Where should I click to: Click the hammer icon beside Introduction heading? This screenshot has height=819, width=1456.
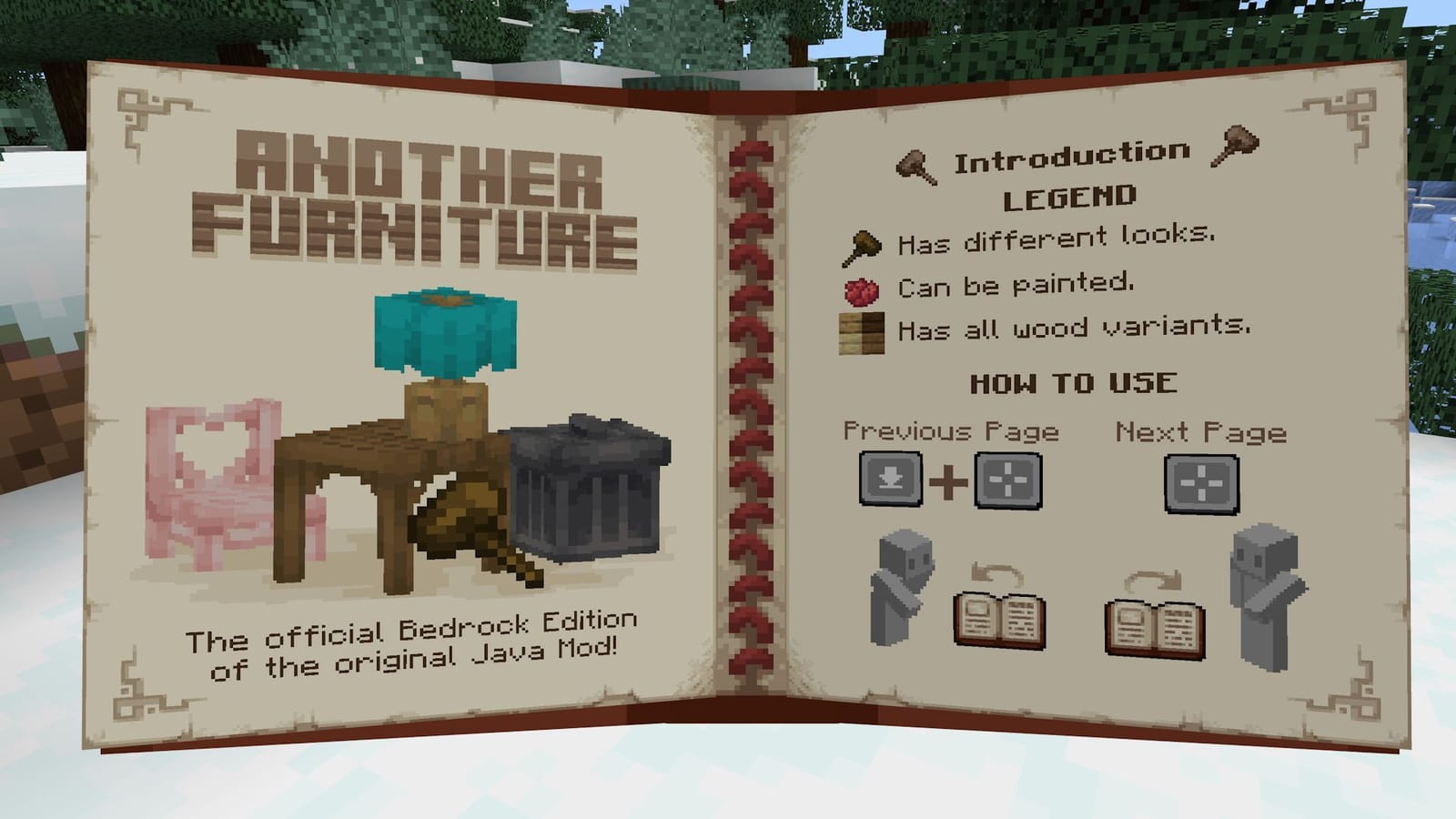click(915, 164)
